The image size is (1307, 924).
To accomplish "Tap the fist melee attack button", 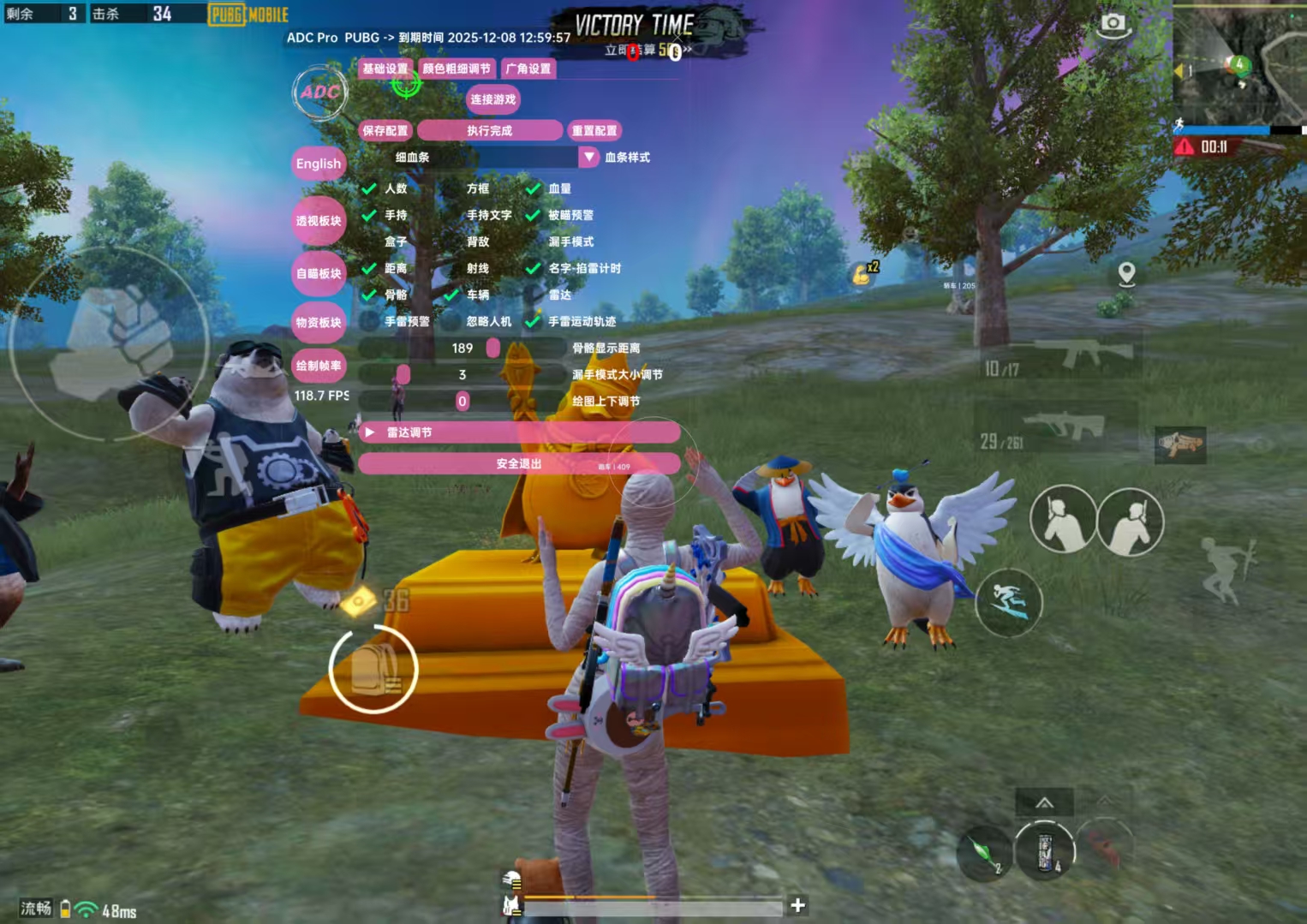I will click(111, 343).
